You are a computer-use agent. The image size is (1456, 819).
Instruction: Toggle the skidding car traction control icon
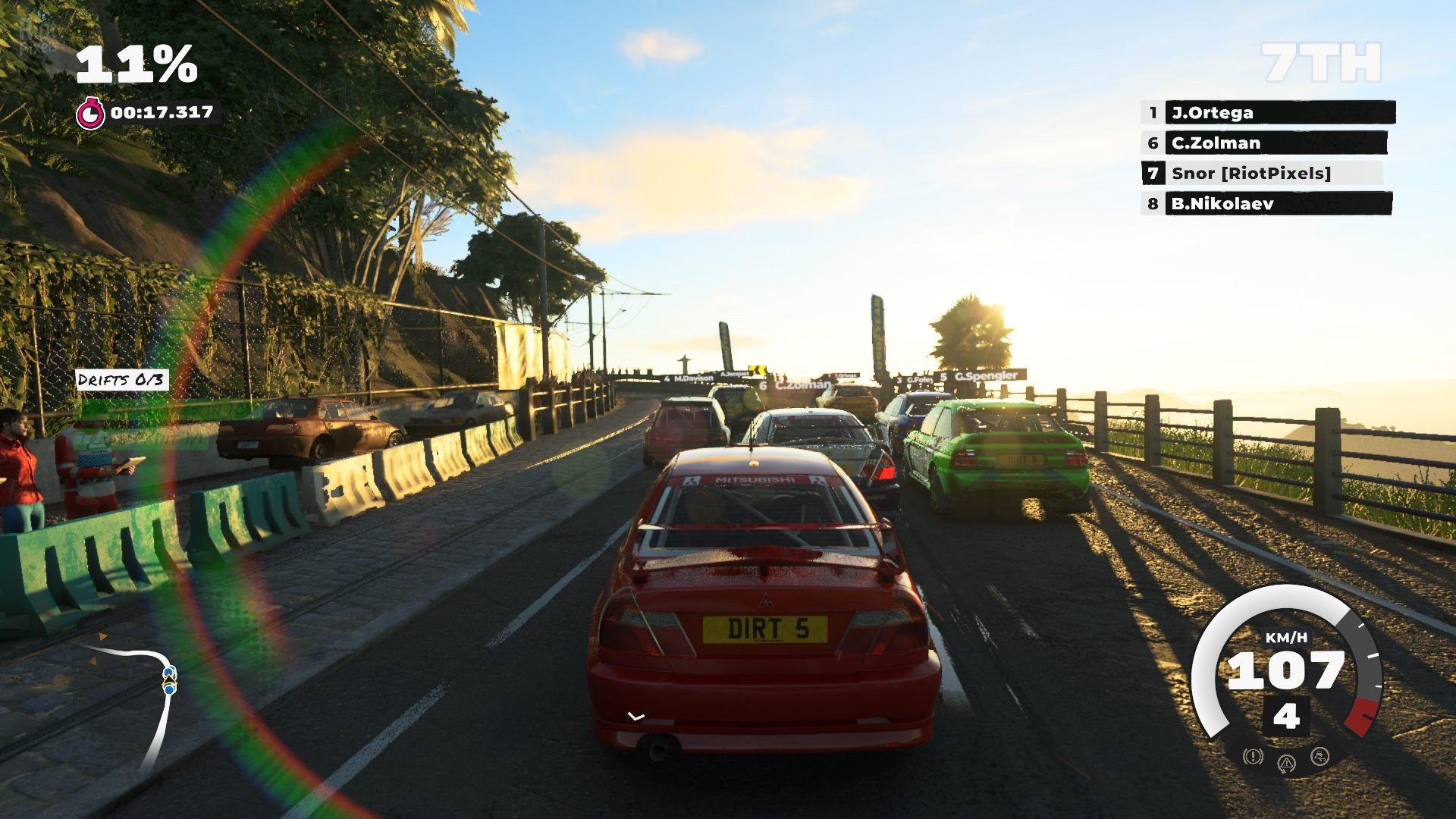click(x=1319, y=757)
